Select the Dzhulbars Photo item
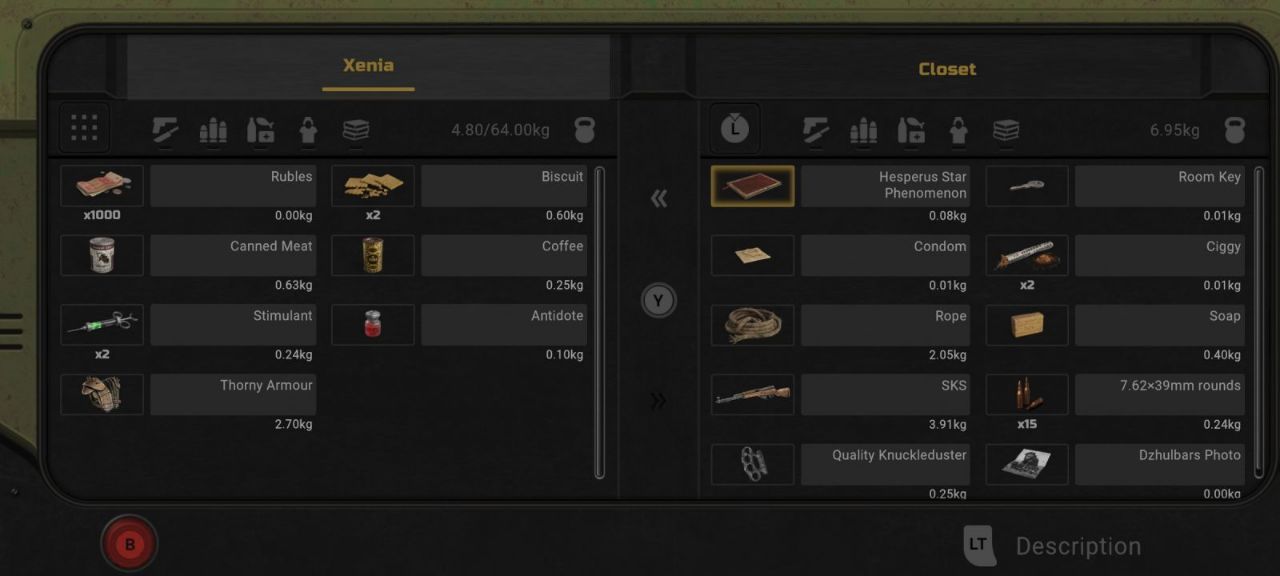The image size is (1280, 576). (1027, 464)
